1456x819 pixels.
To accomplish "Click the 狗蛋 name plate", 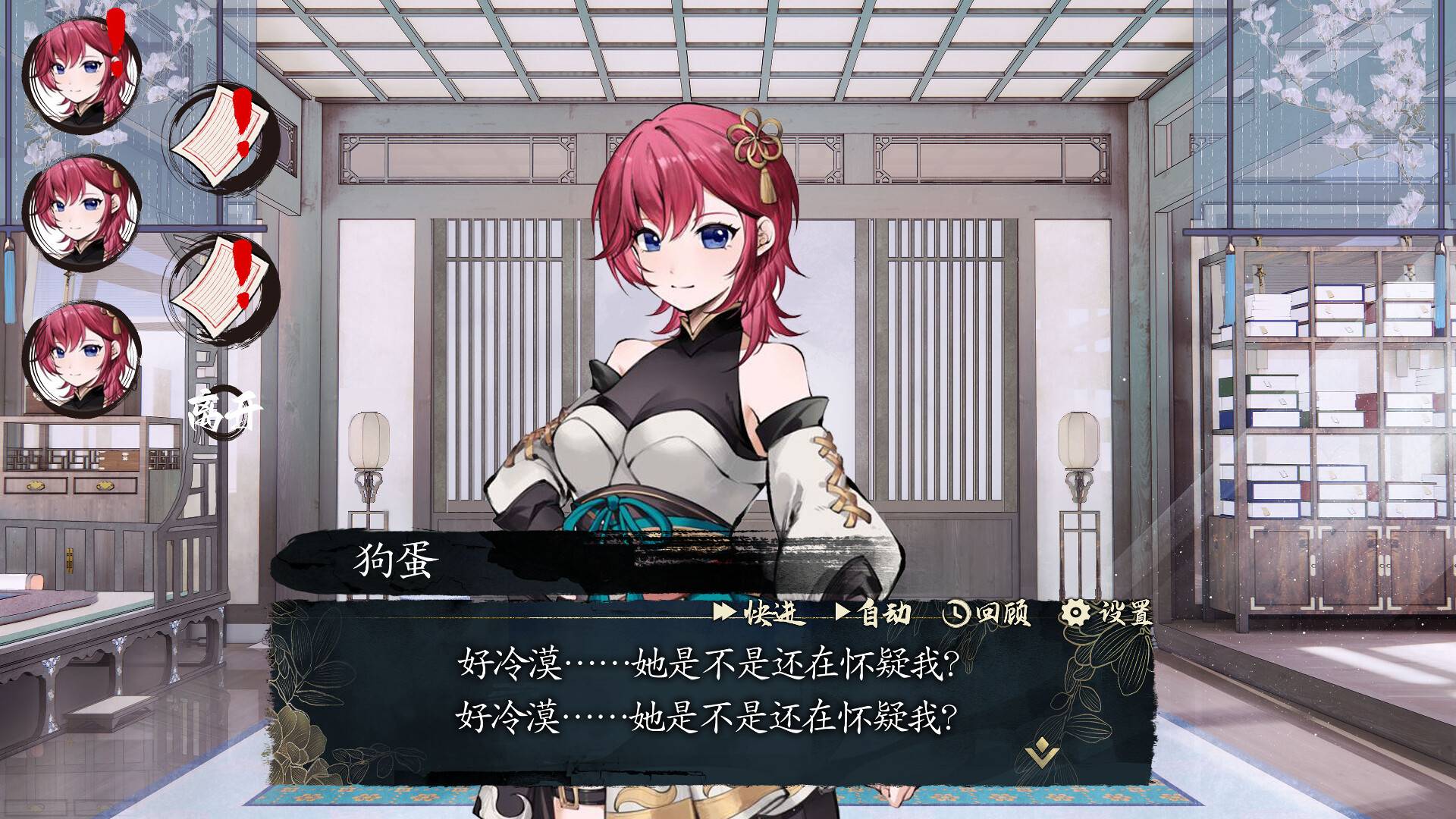I will pyautogui.click(x=394, y=559).
